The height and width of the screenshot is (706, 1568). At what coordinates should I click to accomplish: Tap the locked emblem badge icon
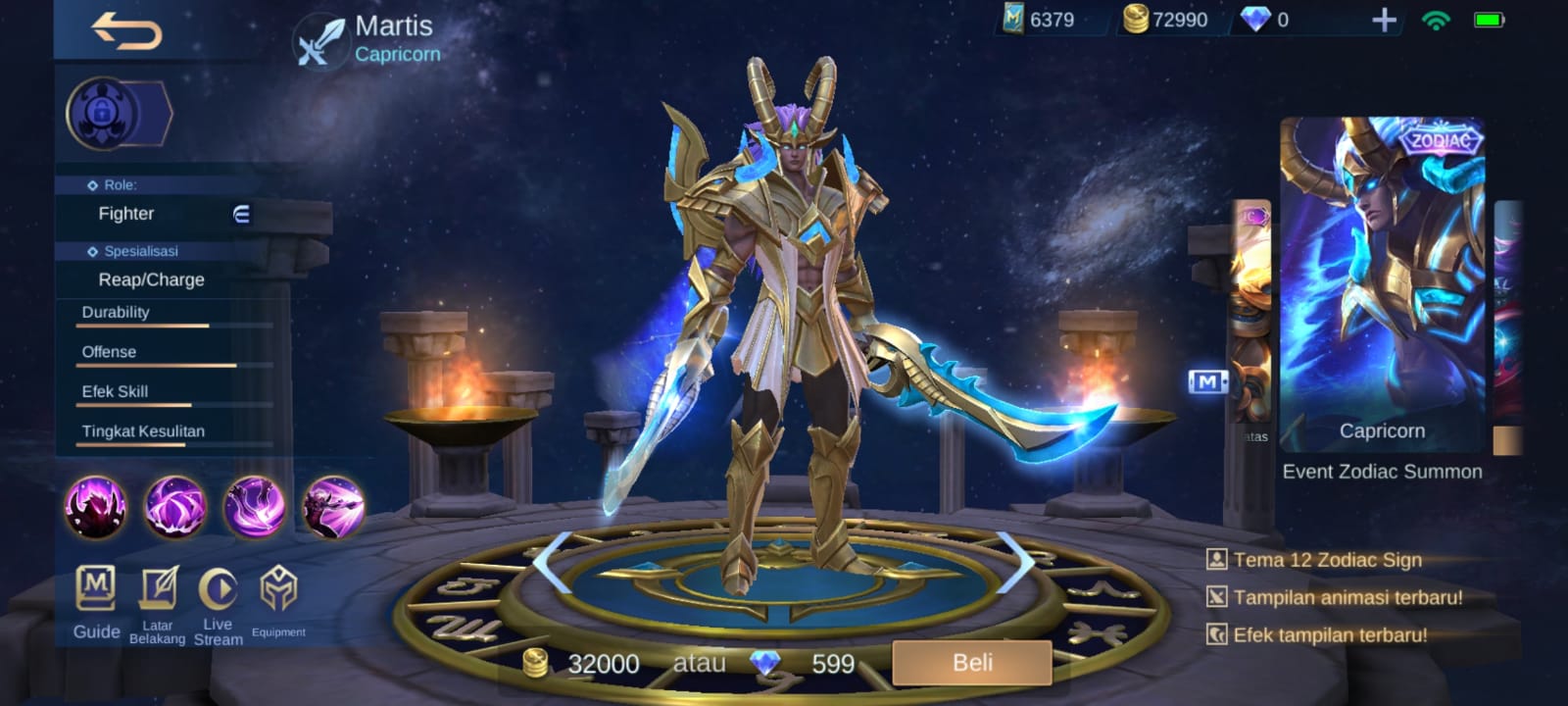102,114
